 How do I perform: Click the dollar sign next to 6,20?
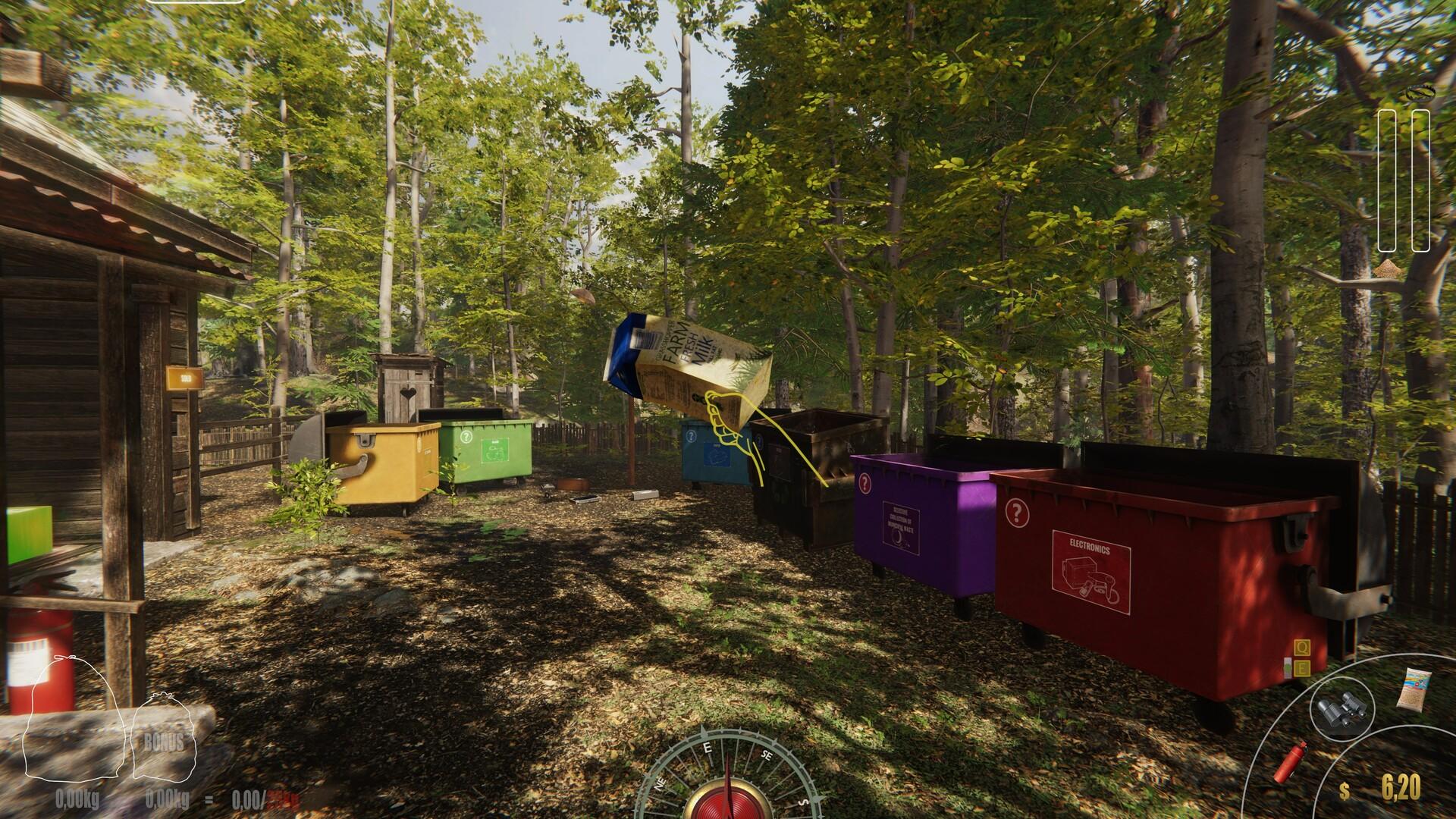coord(1345,789)
